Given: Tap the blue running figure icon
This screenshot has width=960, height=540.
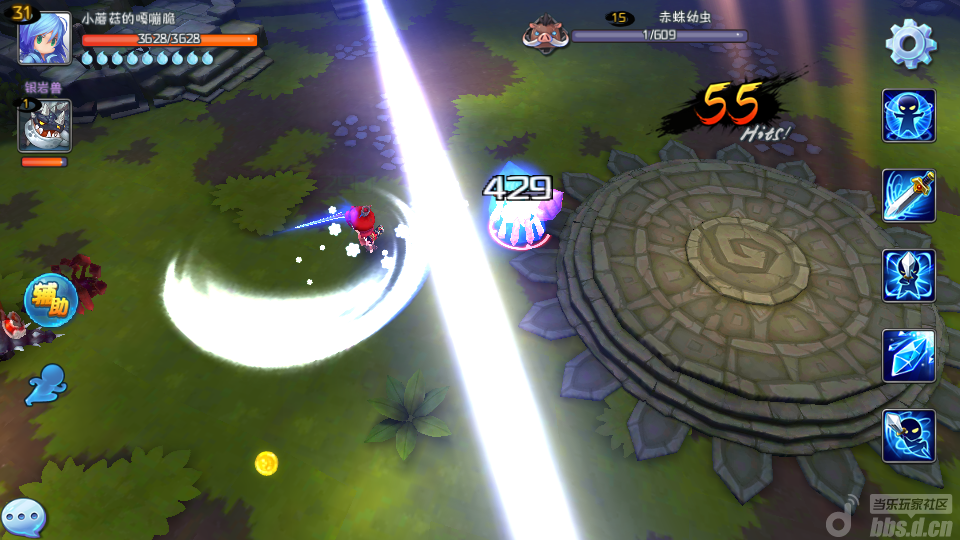Looking at the screenshot, I should 47,383.
